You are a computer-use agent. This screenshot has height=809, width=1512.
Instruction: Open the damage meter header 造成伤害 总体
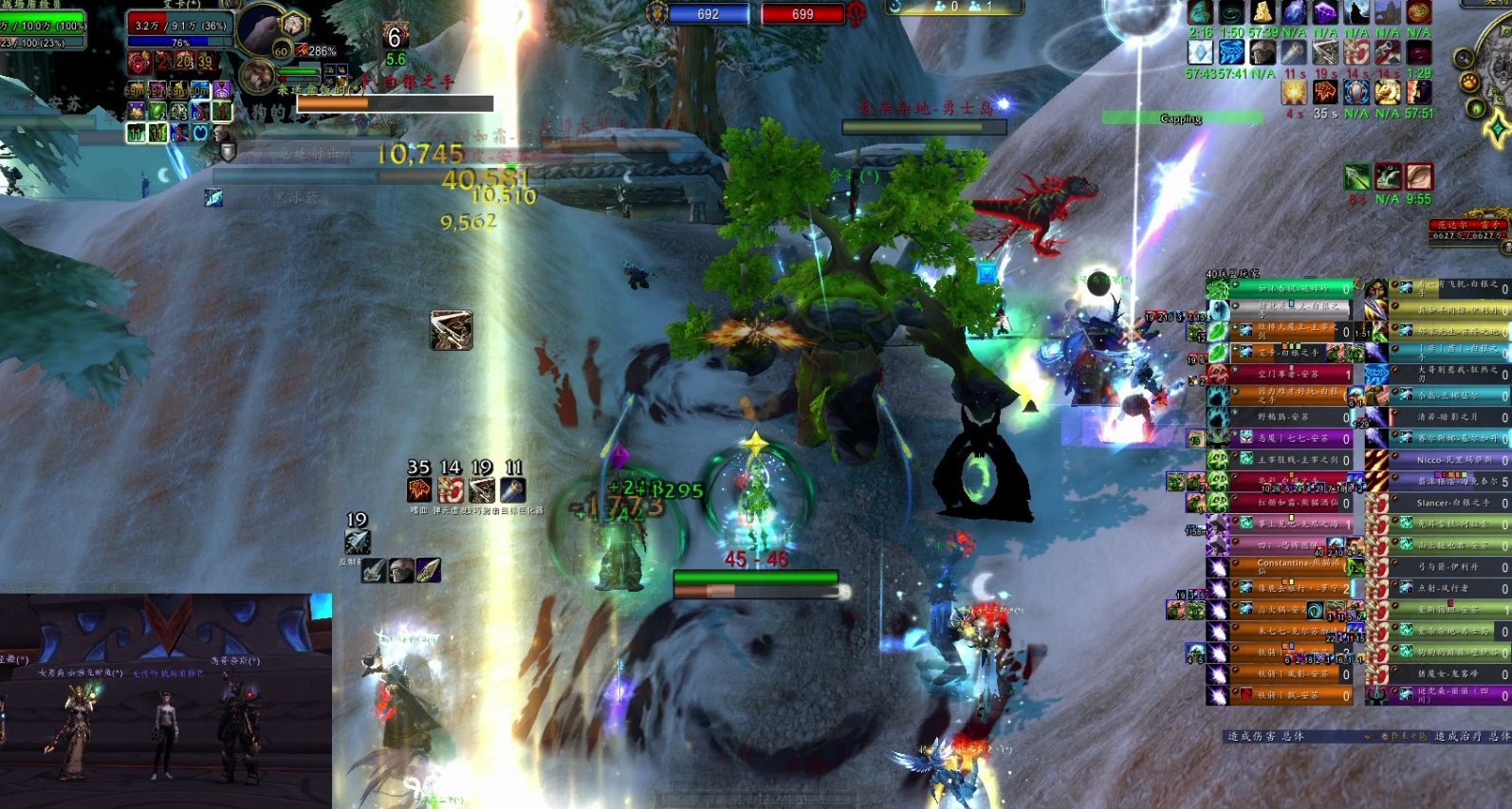pos(1267,736)
